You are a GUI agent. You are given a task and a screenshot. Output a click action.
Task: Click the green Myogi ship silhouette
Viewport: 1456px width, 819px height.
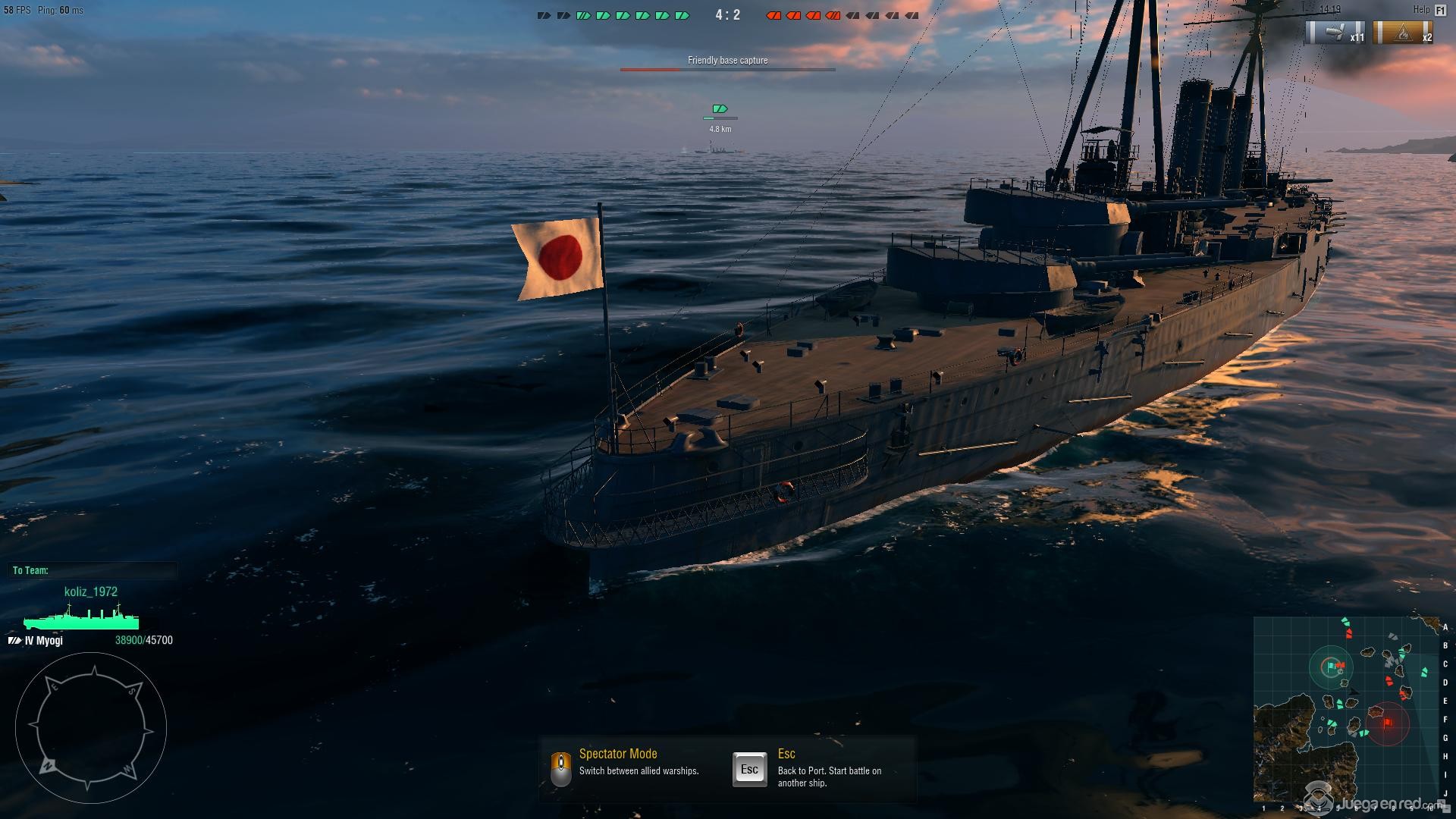click(x=81, y=619)
